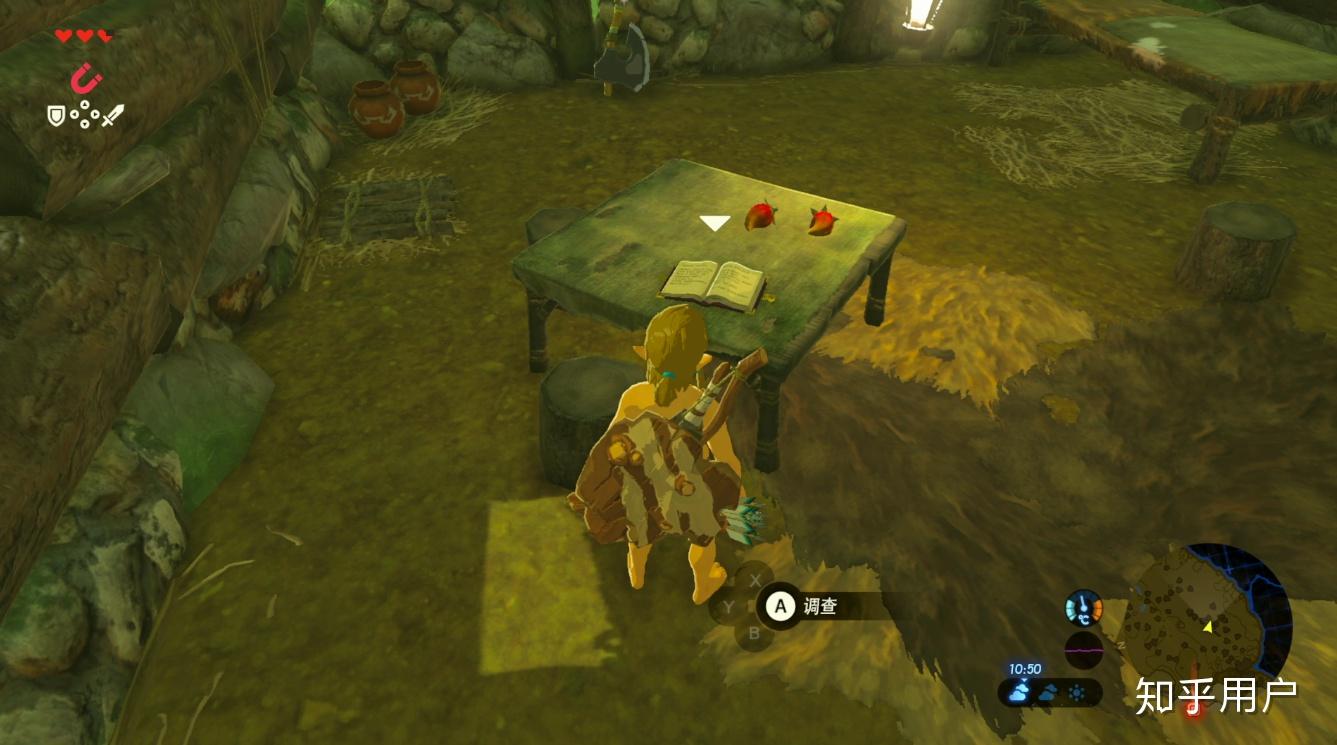This screenshot has height=745, width=1337.
Task: Click the shield quick-select icon
Action: point(57,116)
